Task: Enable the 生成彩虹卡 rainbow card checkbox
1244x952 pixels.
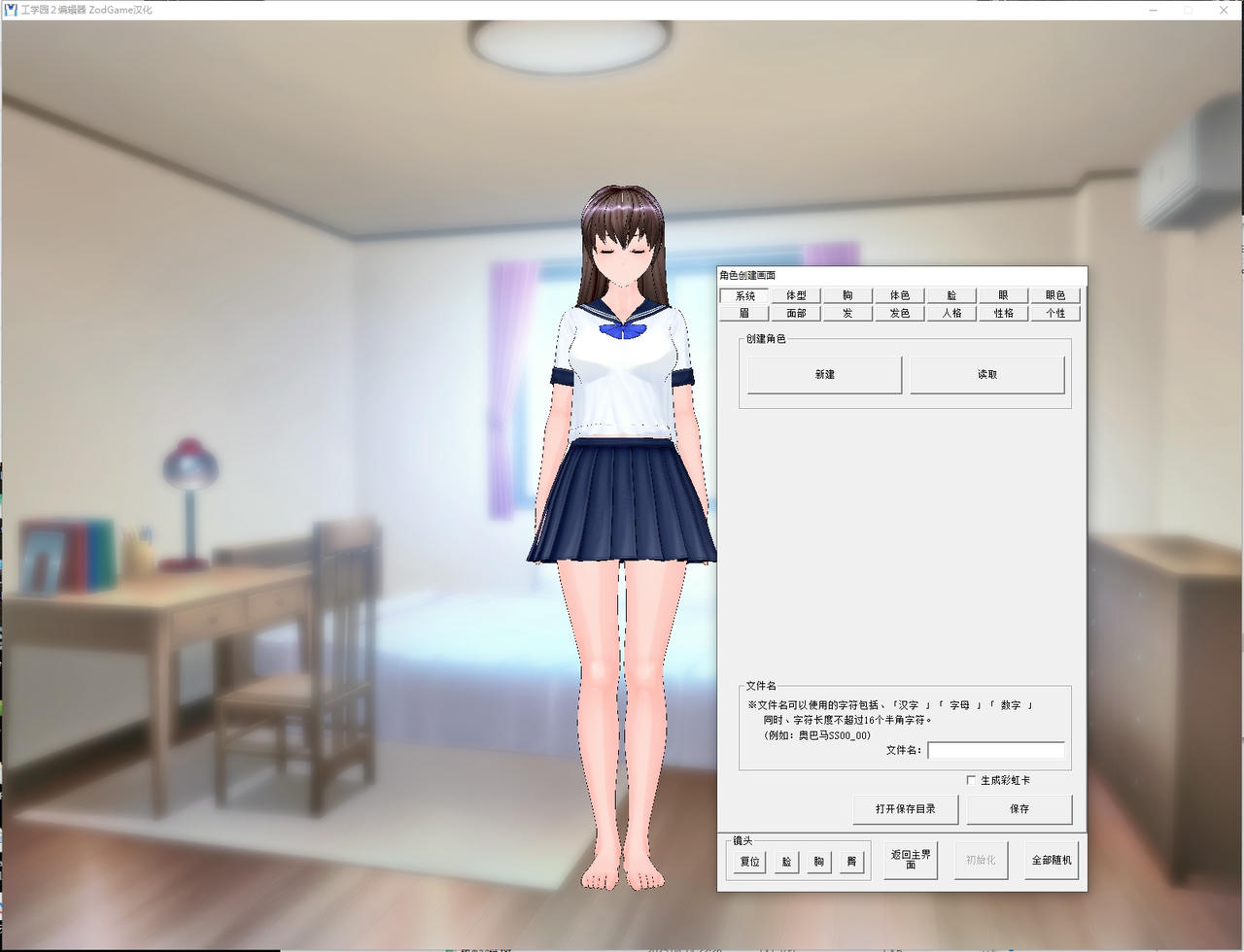Action: click(x=969, y=780)
